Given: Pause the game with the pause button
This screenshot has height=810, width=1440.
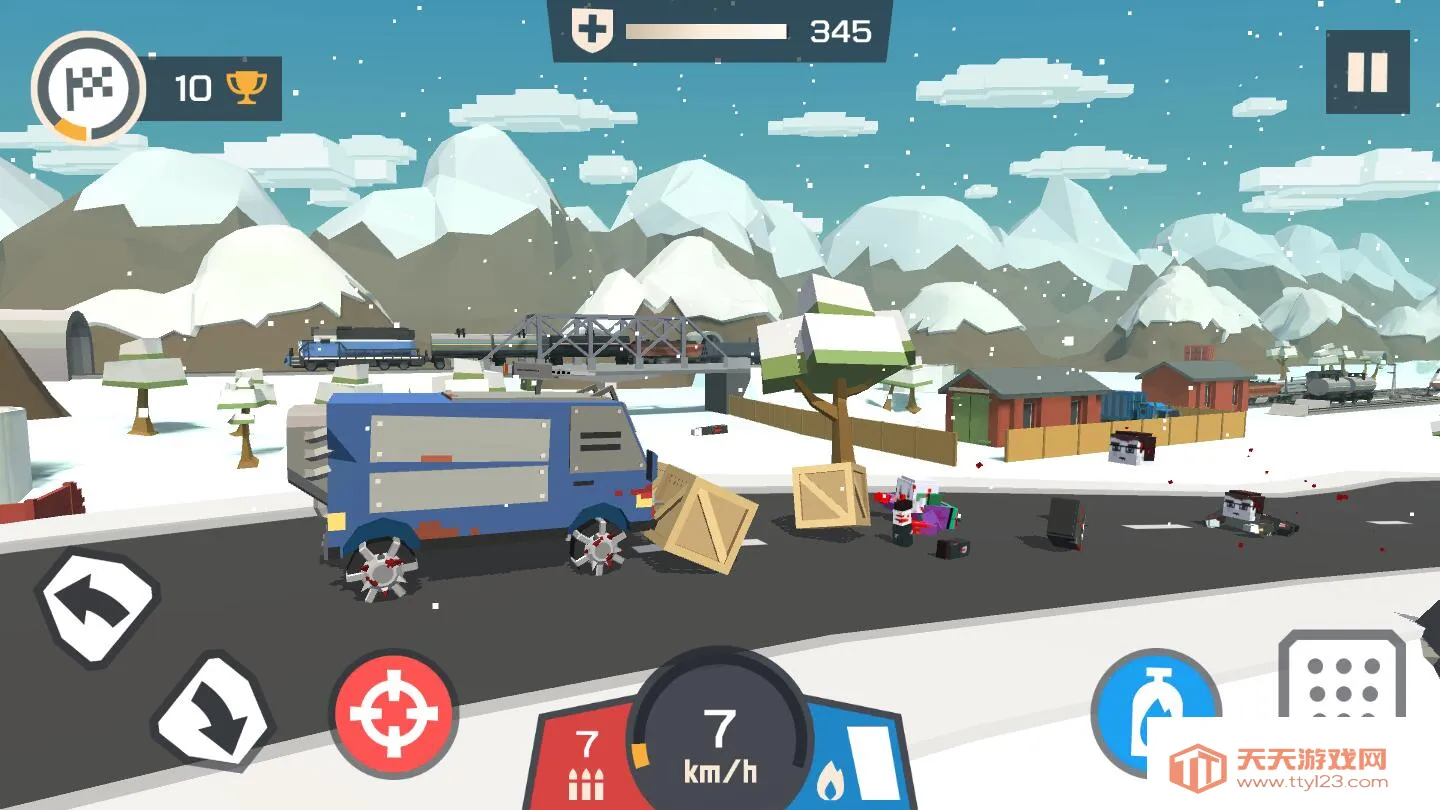Looking at the screenshot, I should click(x=1367, y=72).
